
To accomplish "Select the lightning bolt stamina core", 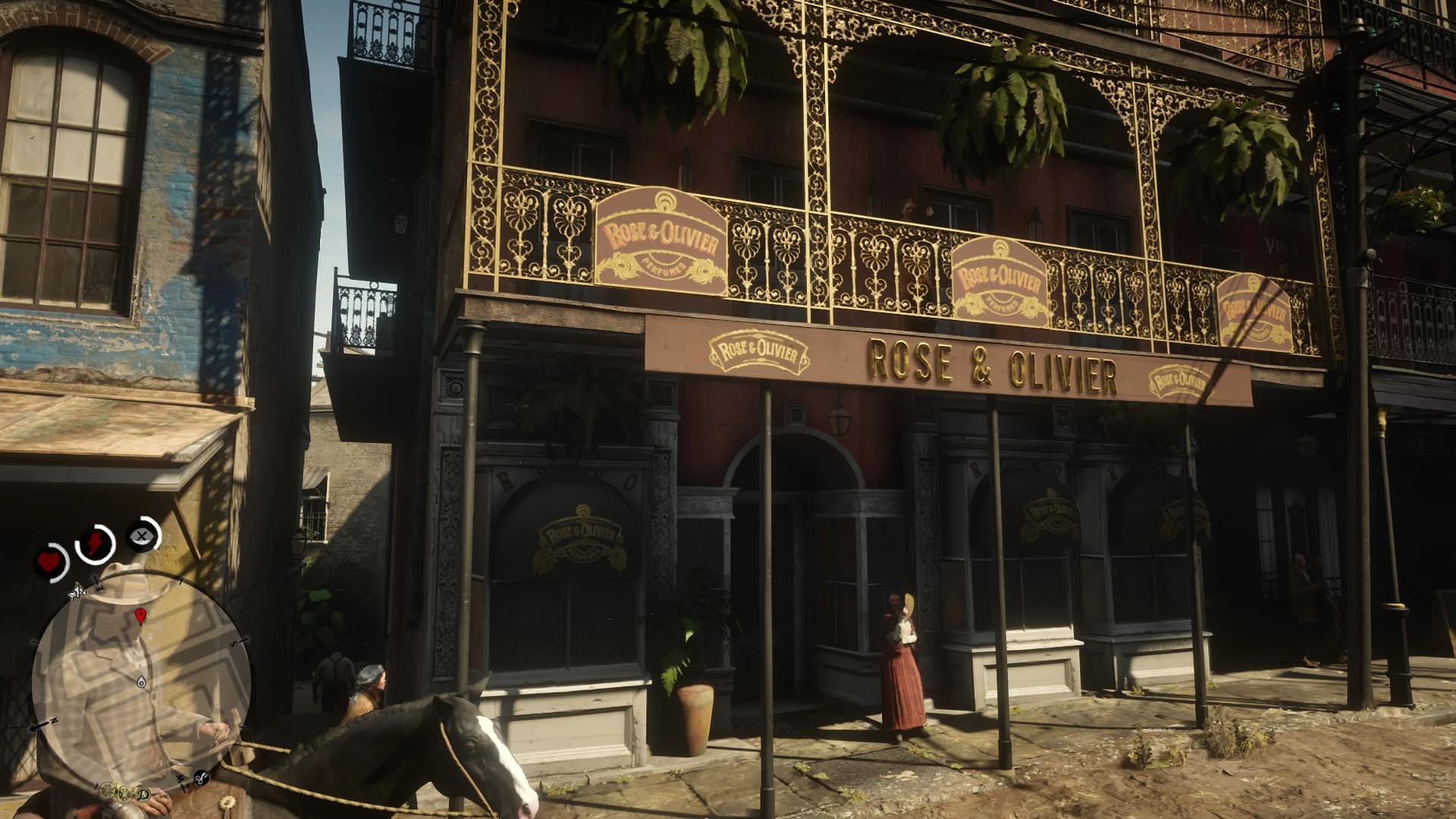I will [x=96, y=543].
